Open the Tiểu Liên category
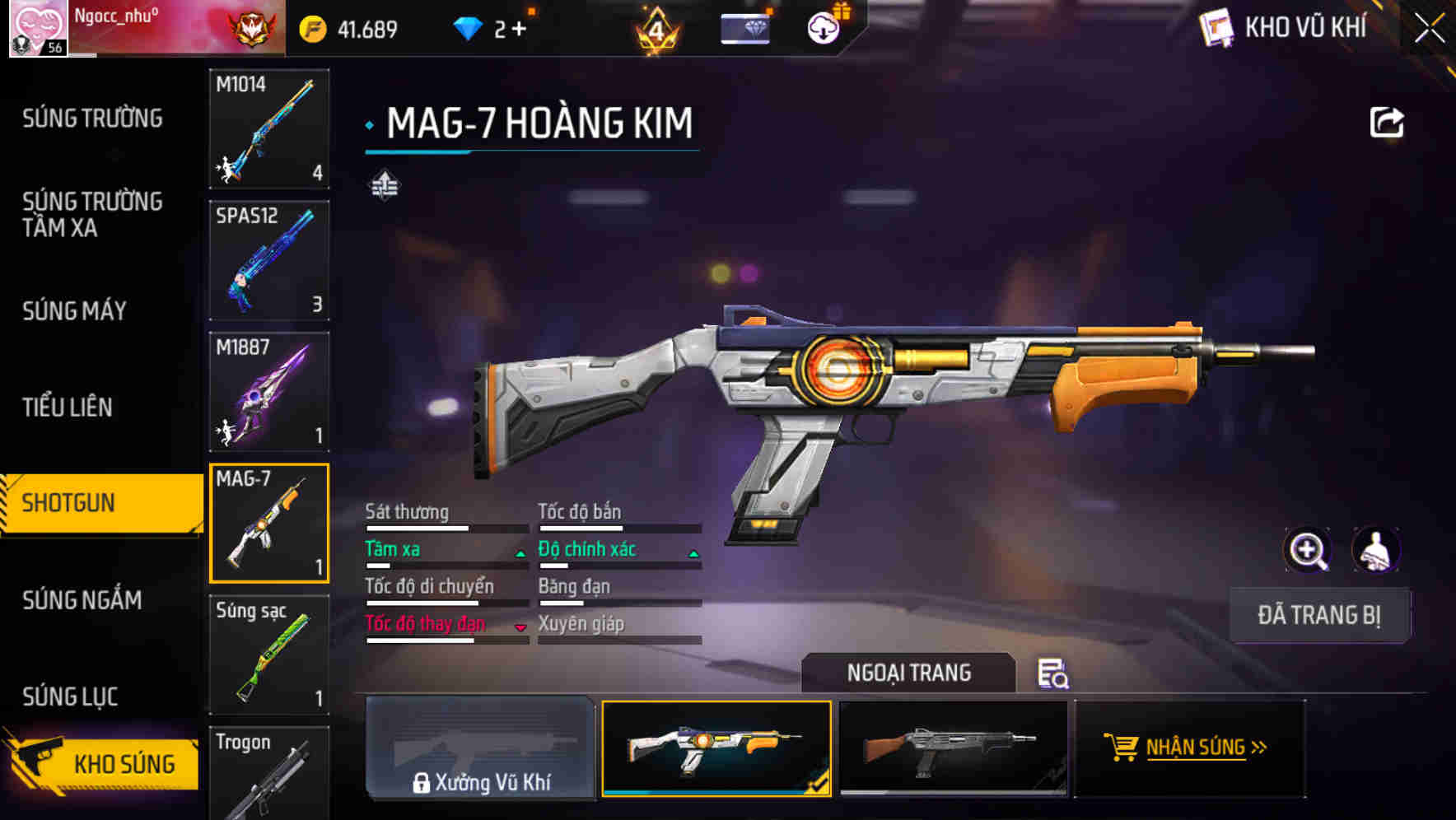1456x820 pixels. 68,407
